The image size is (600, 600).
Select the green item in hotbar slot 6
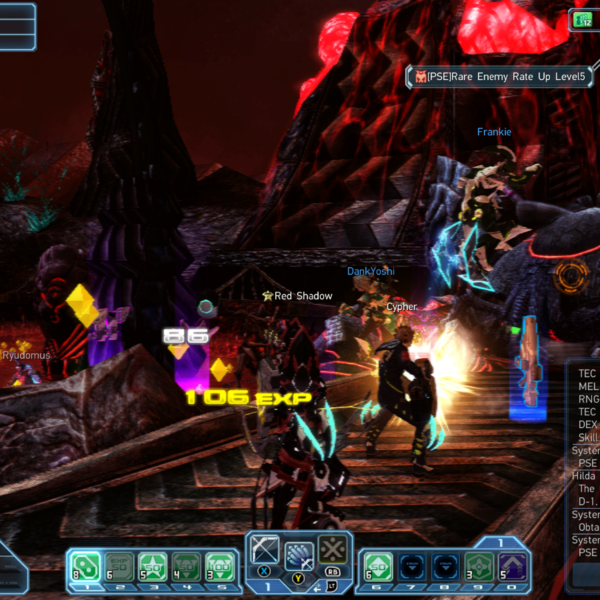(x=377, y=566)
